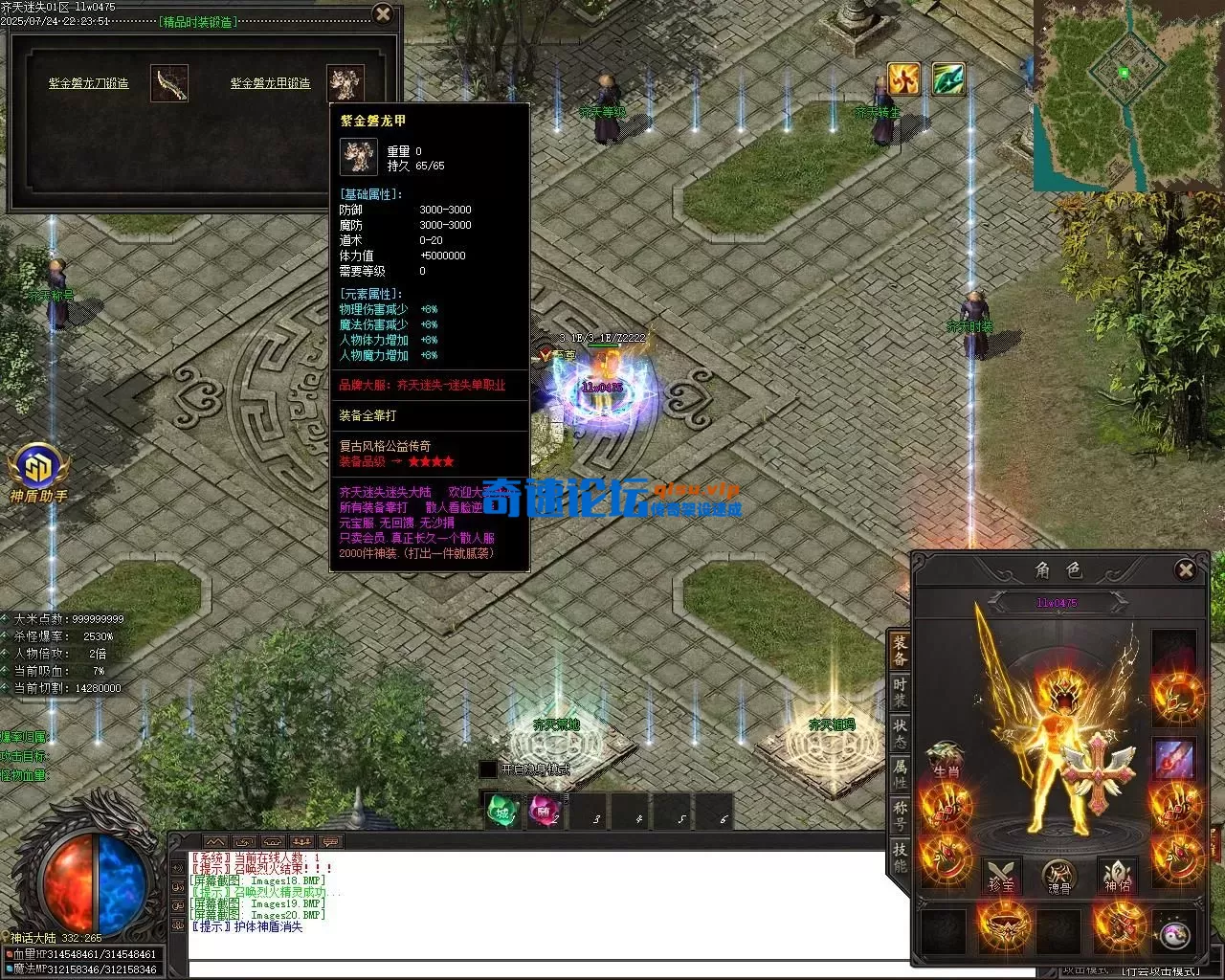1225x980 pixels.
Task: Select the 神佑 blessing button
Action: pos(1118,876)
